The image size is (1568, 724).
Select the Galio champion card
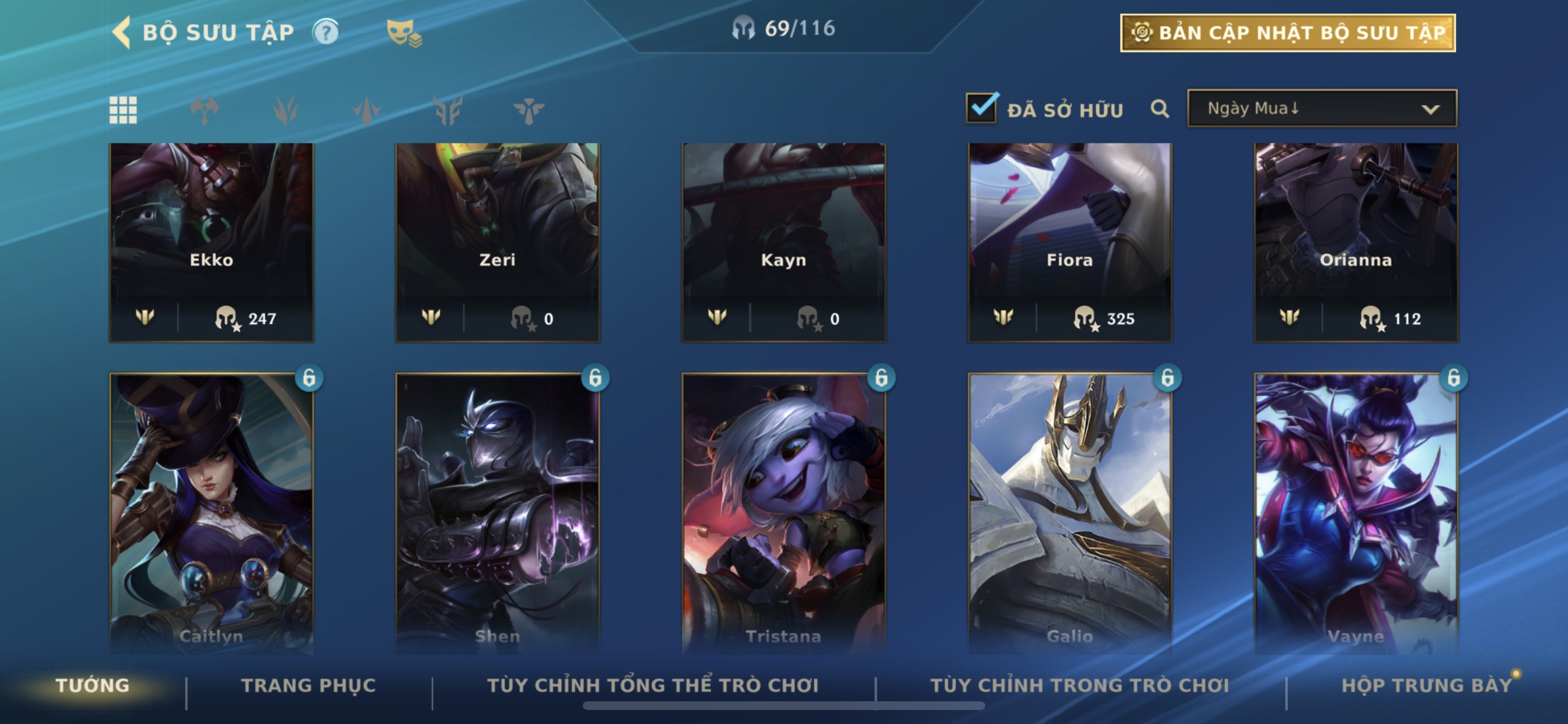(x=1069, y=511)
